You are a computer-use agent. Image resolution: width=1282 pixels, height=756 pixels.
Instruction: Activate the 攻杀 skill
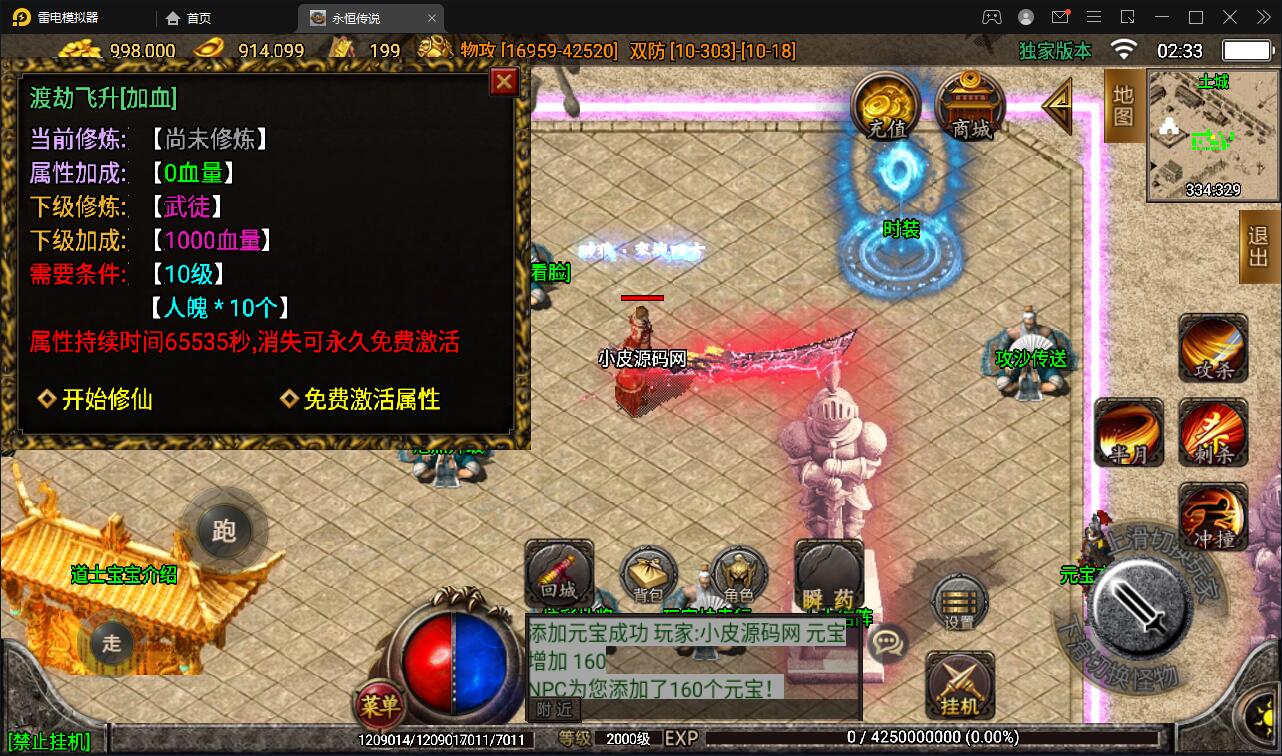(x=1212, y=348)
